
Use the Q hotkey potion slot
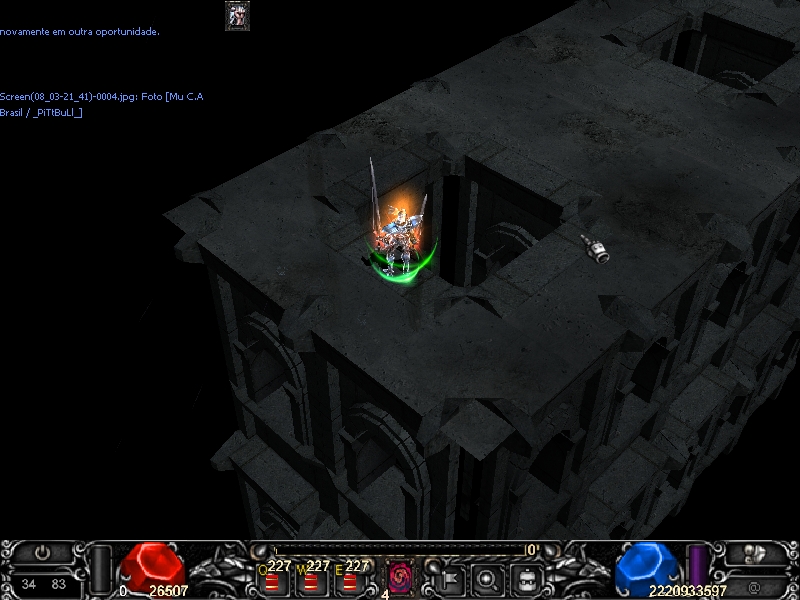272,579
